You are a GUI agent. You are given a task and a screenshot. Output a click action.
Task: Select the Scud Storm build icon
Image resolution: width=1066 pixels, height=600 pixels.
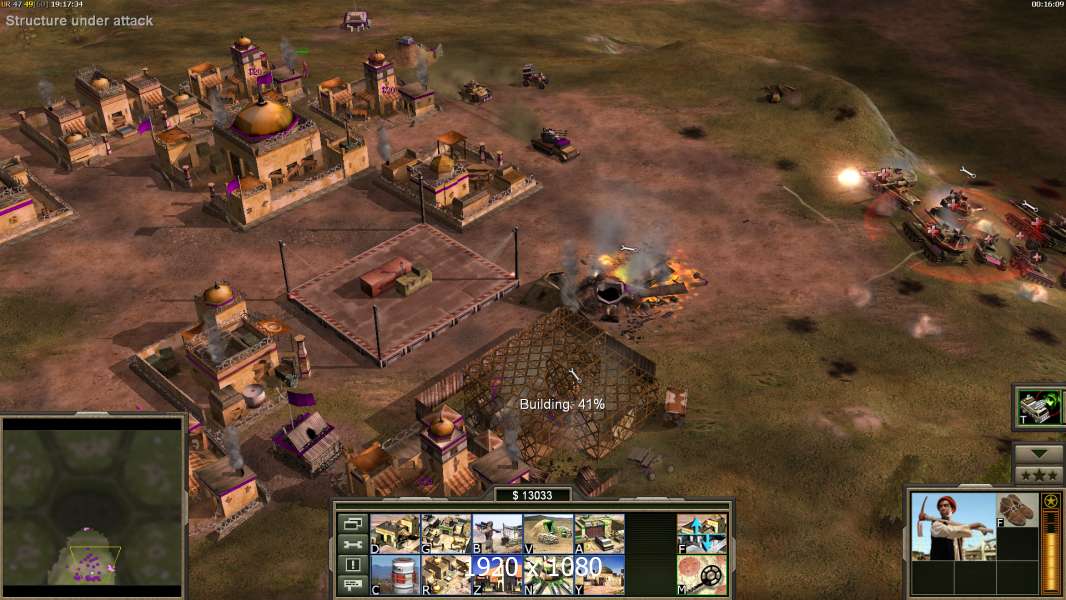click(549, 575)
